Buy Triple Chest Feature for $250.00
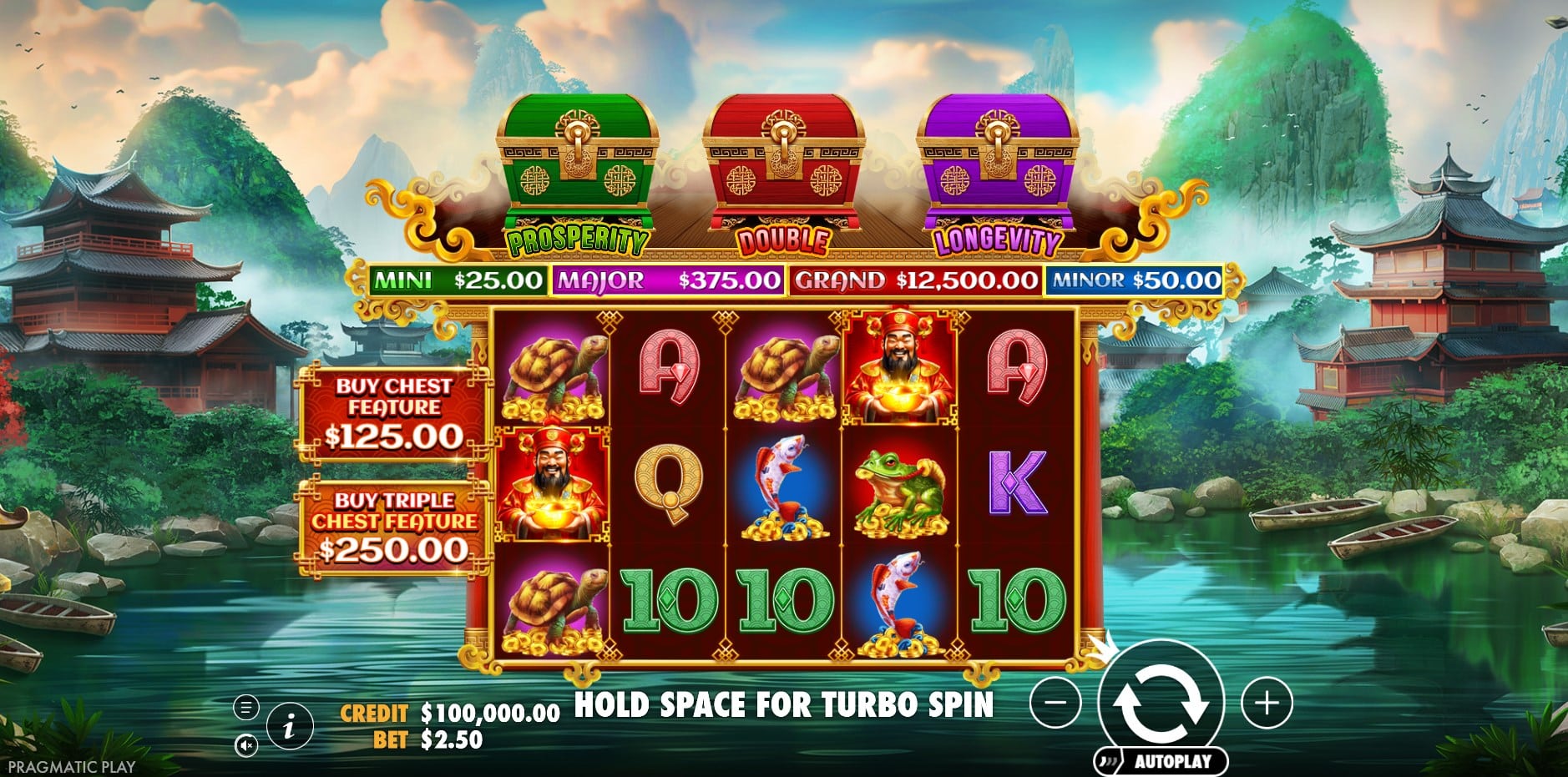This screenshot has width=1568, height=777. (393, 527)
